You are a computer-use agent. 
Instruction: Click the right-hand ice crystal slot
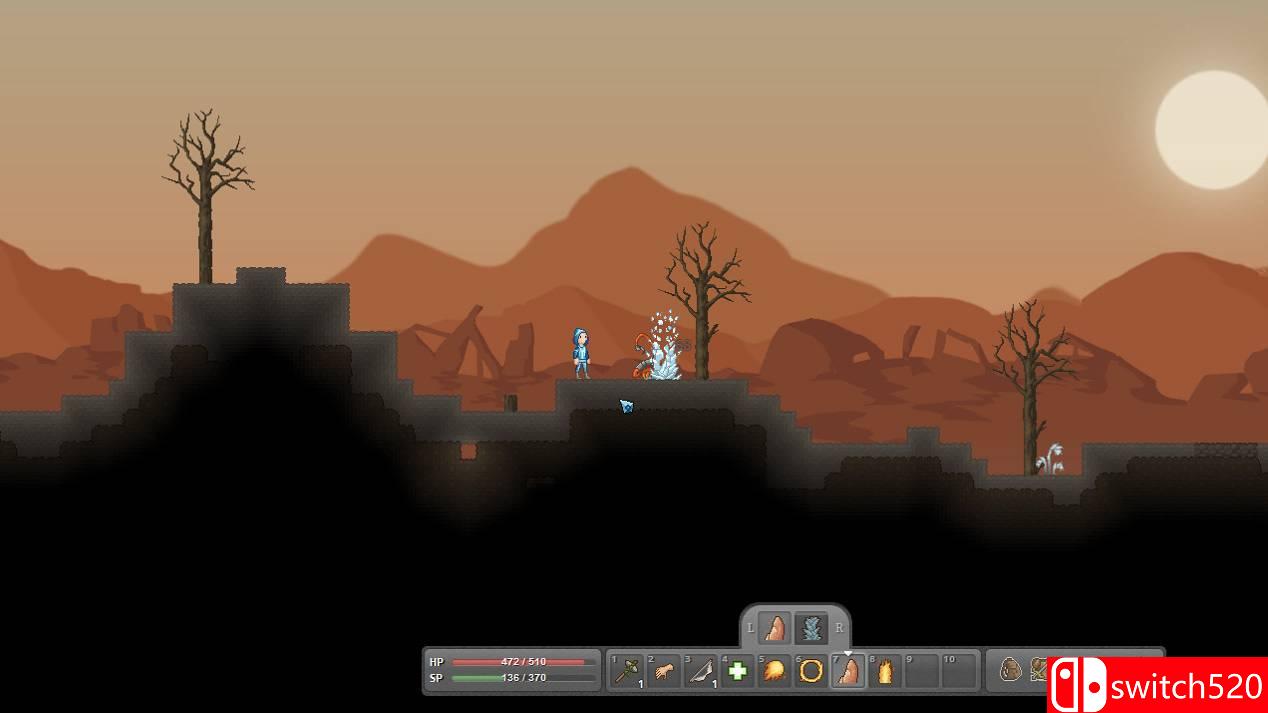click(811, 629)
